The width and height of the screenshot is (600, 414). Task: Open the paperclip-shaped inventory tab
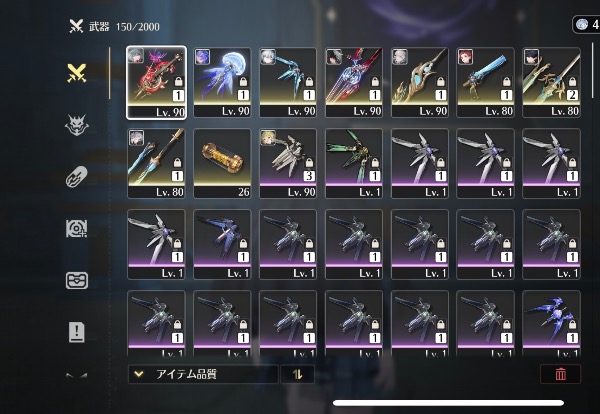[x=77, y=176]
